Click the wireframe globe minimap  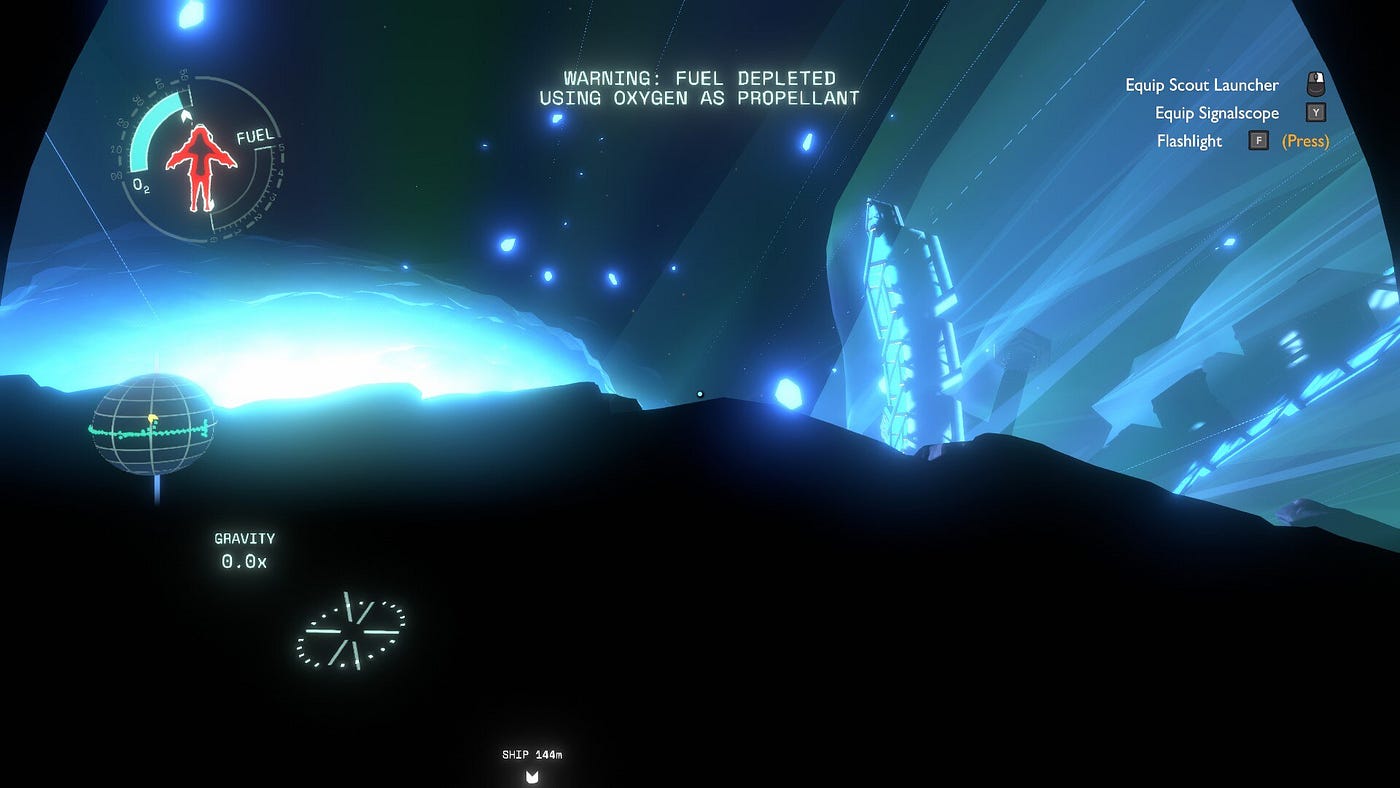click(x=153, y=424)
